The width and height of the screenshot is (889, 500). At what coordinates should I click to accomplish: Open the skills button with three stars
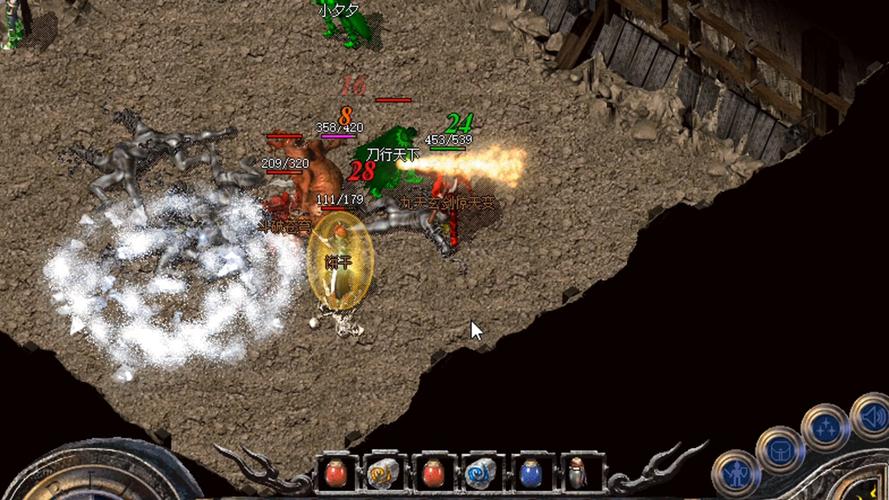[x=825, y=428]
